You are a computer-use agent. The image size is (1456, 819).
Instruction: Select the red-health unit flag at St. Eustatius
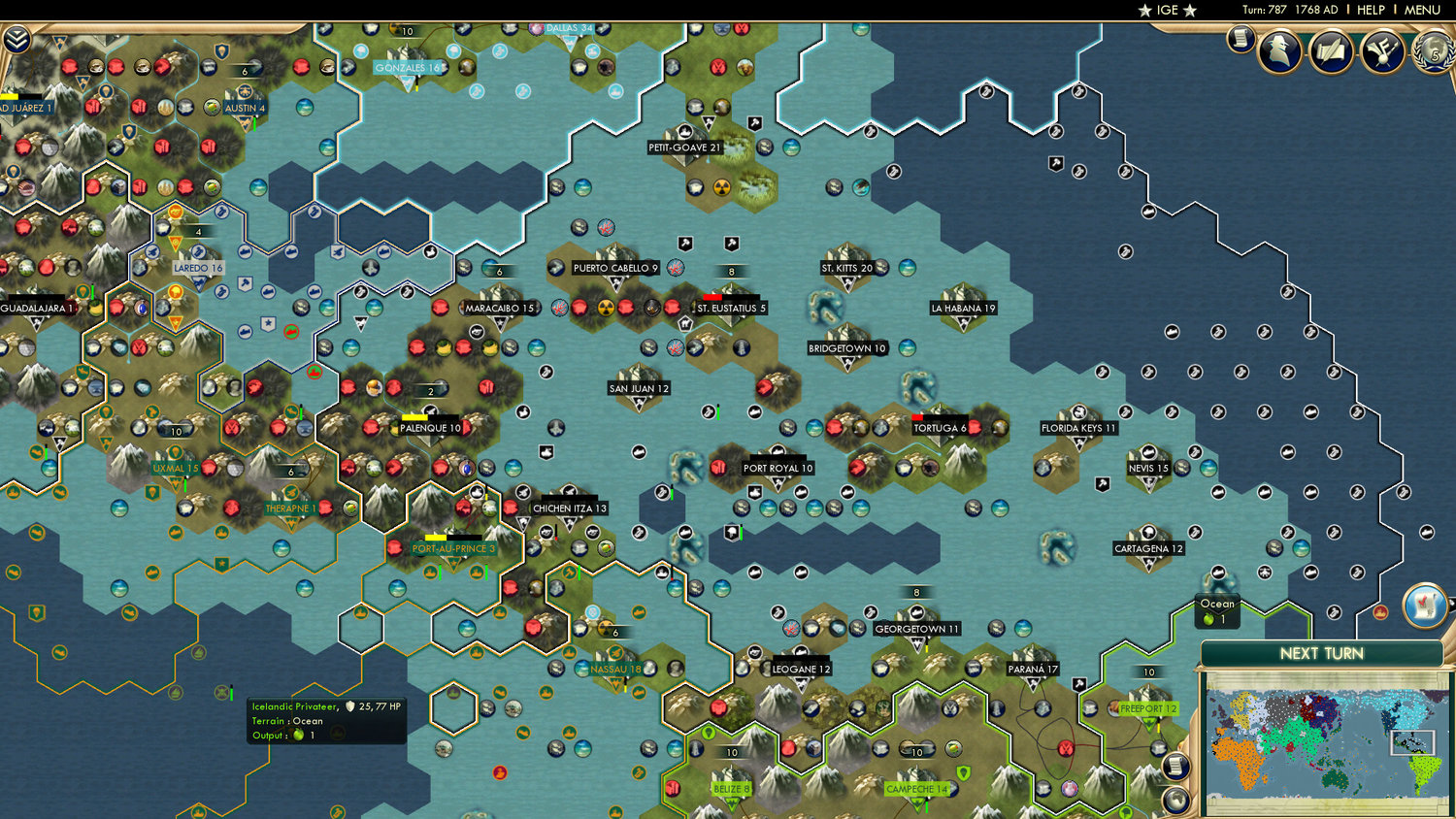pos(713,296)
